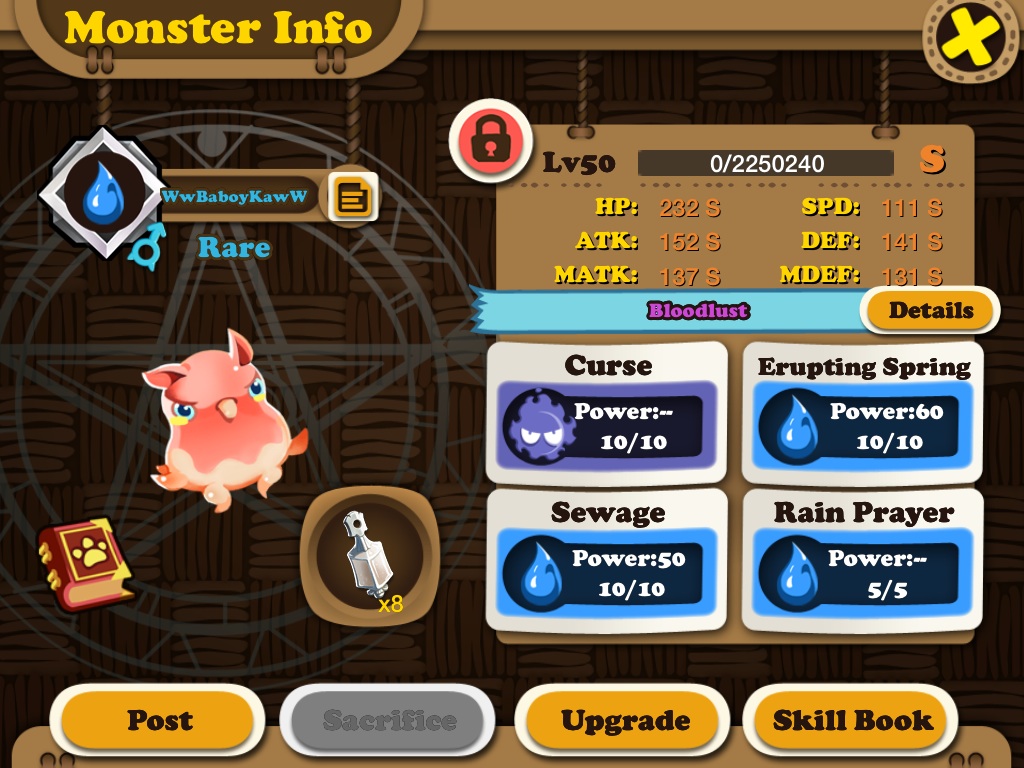Choose the Sewage skill card
The width and height of the screenshot is (1024, 768).
point(607,560)
